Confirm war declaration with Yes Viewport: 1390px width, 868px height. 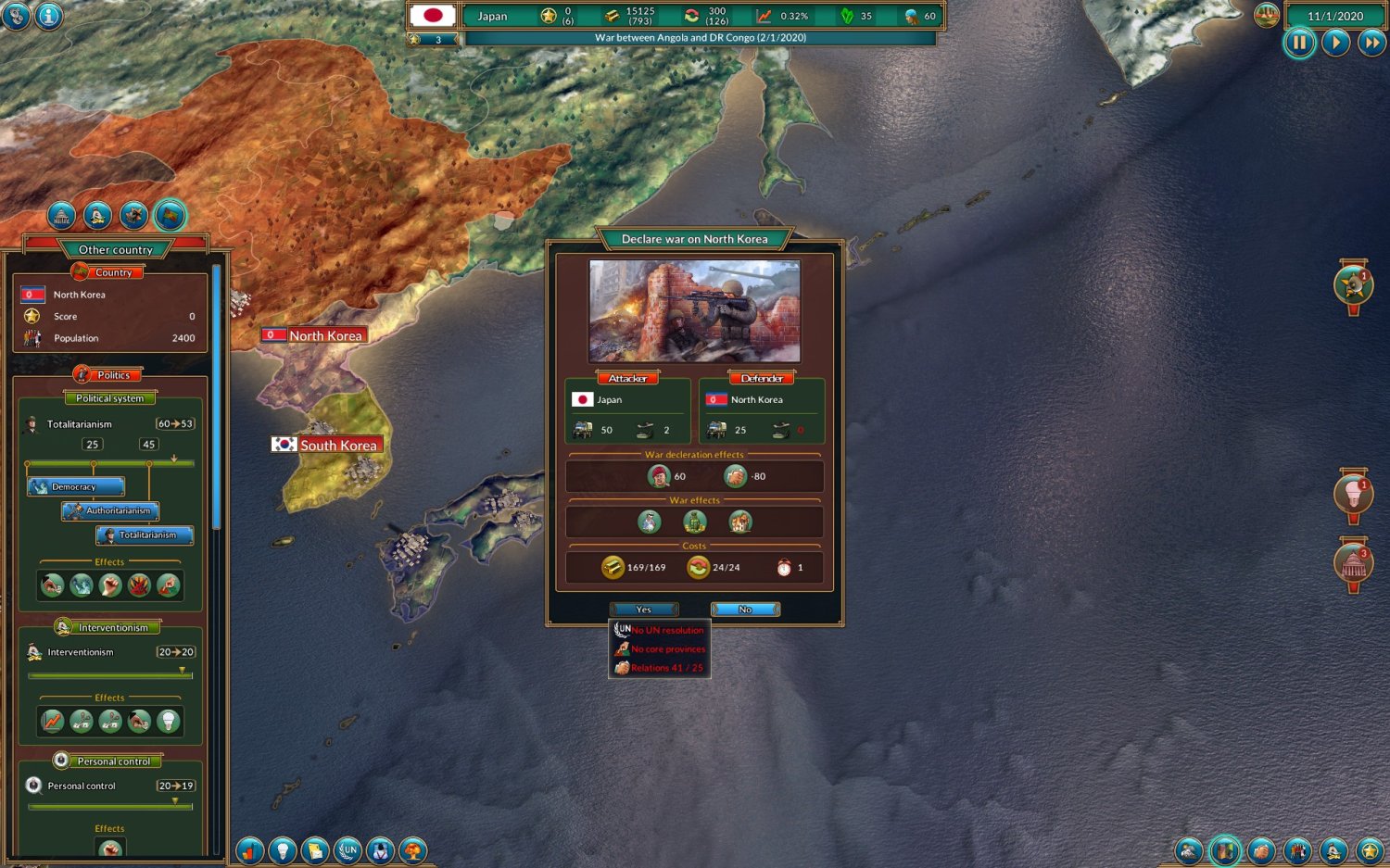click(644, 610)
